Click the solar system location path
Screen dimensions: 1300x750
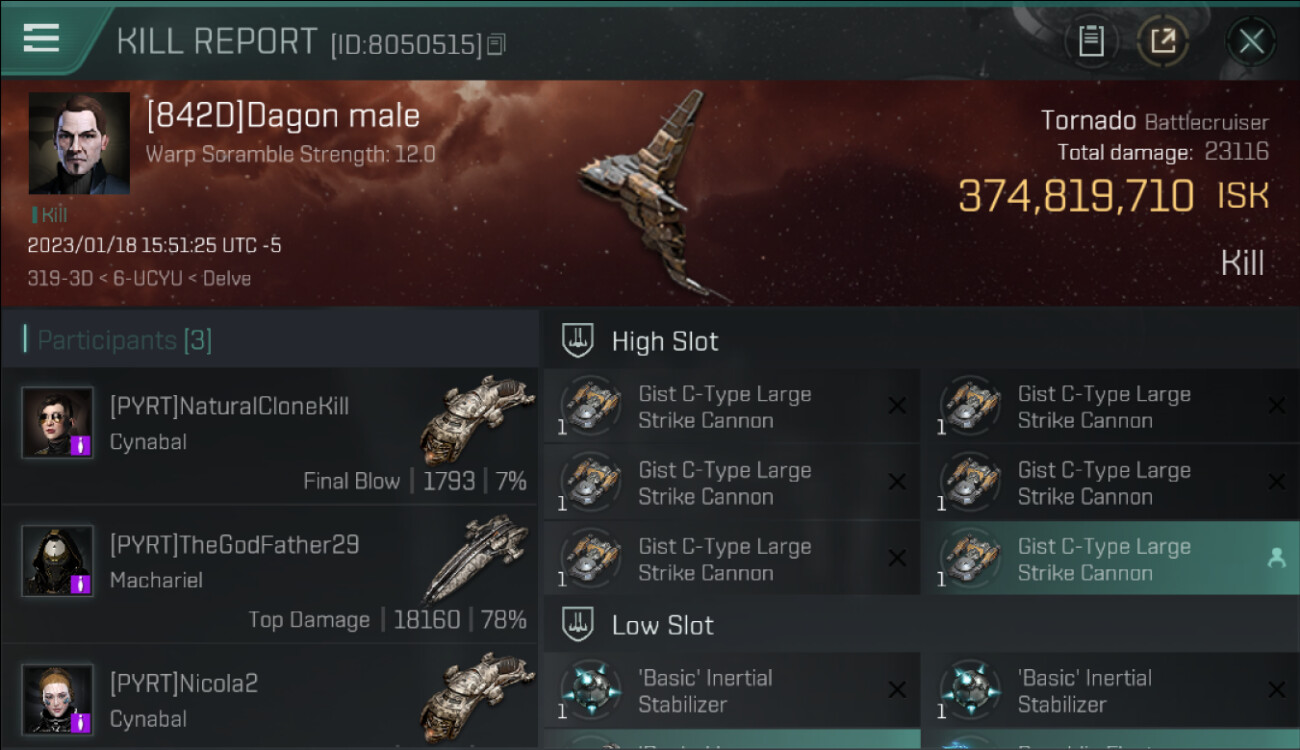(139, 278)
